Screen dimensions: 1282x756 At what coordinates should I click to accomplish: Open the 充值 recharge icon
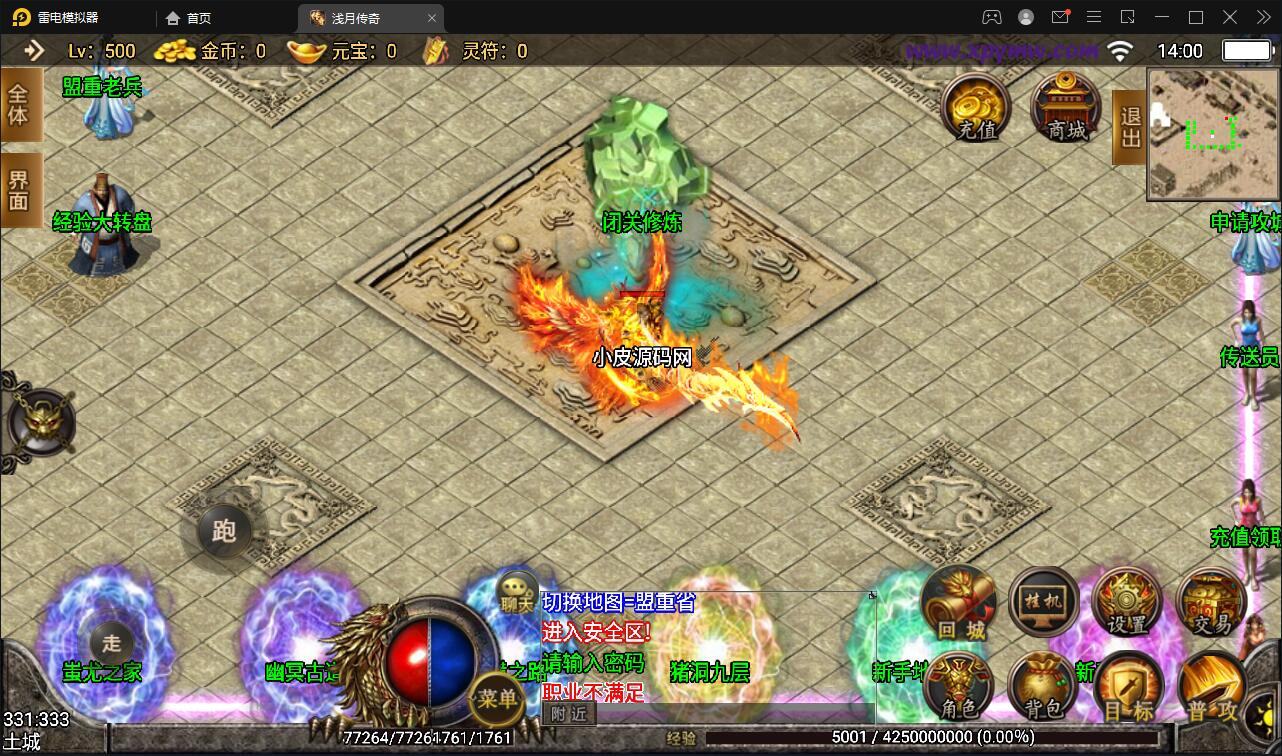click(x=976, y=106)
